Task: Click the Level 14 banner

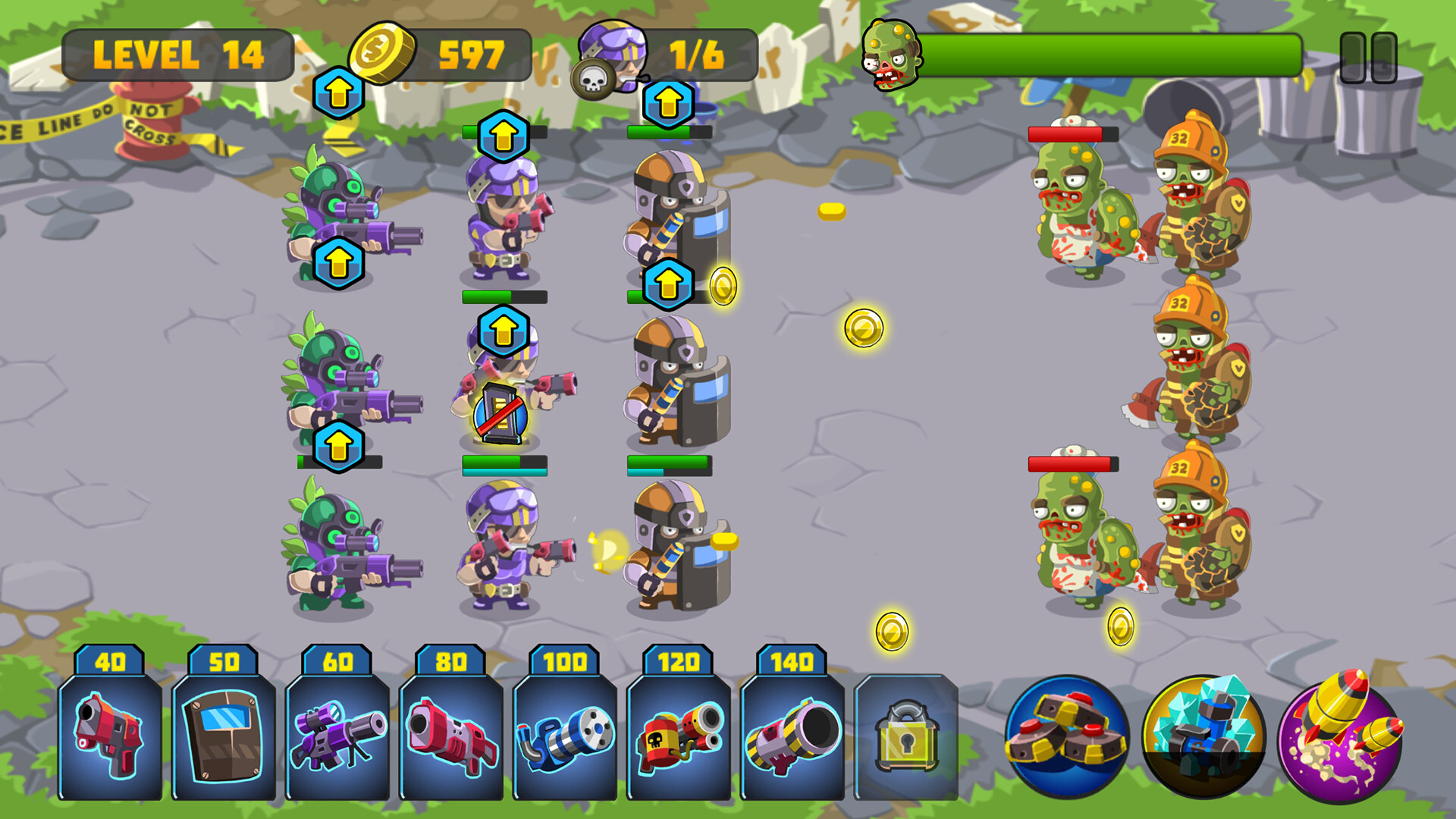Action: [180, 53]
